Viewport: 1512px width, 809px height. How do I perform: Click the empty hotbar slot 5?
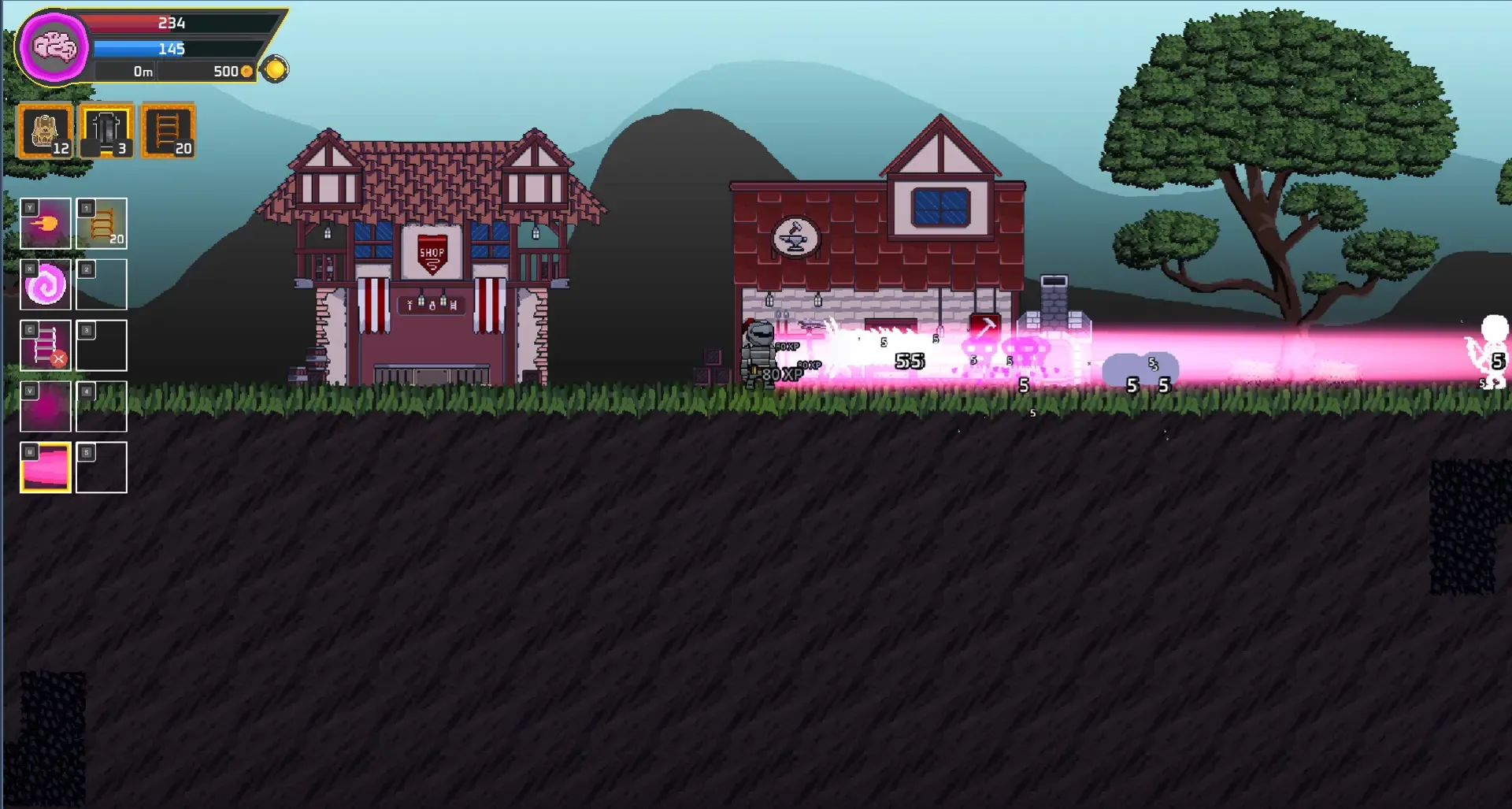click(101, 467)
